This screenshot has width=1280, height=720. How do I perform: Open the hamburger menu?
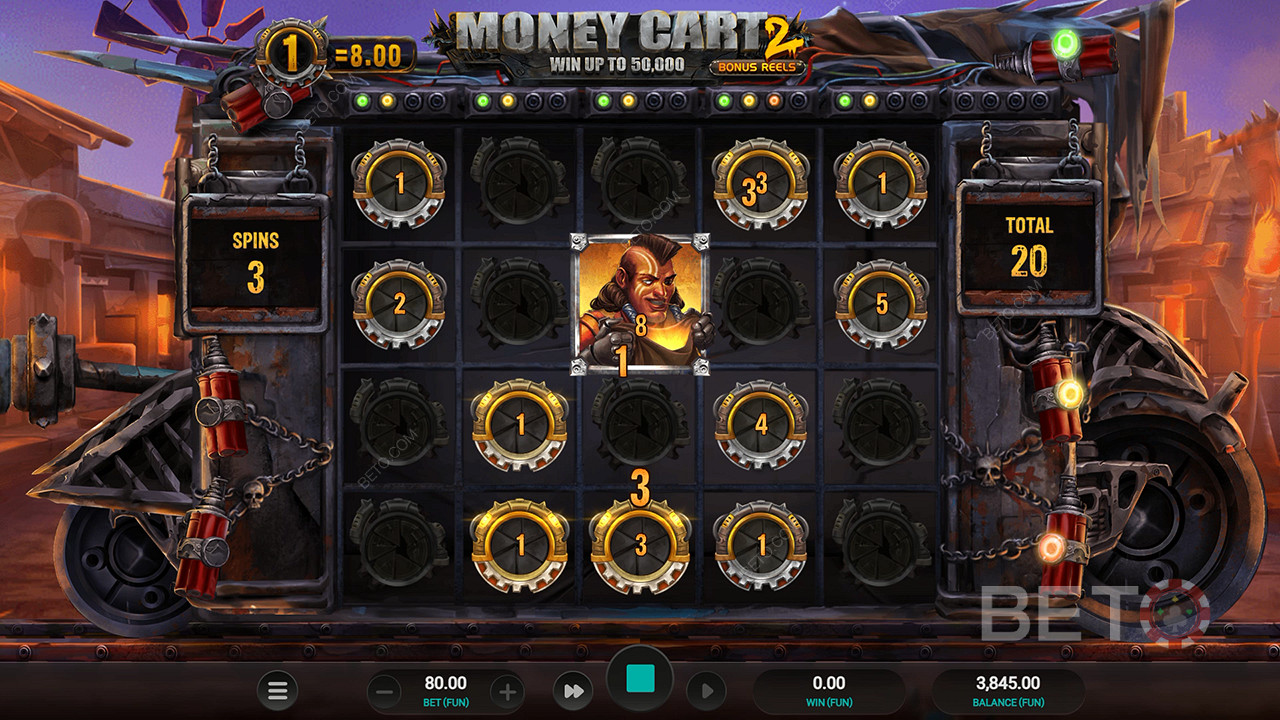[x=277, y=690]
